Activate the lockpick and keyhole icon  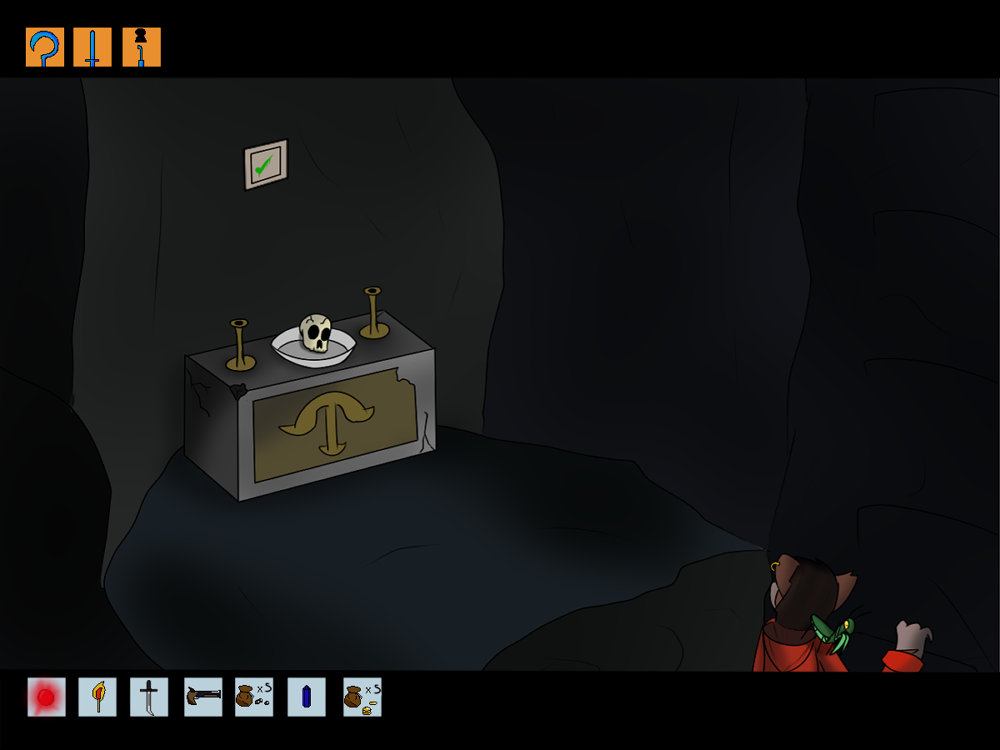pyautogui.click(x=141, y=48)
